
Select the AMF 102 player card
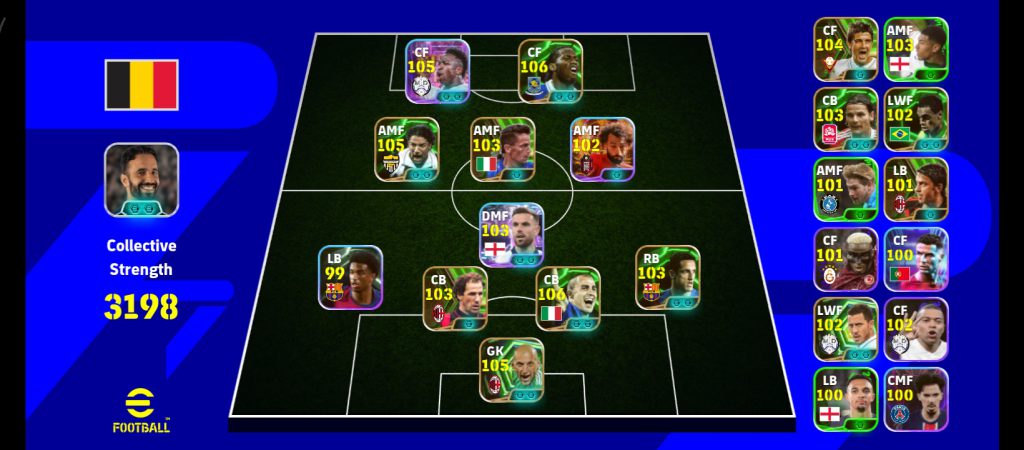(602, 150)
